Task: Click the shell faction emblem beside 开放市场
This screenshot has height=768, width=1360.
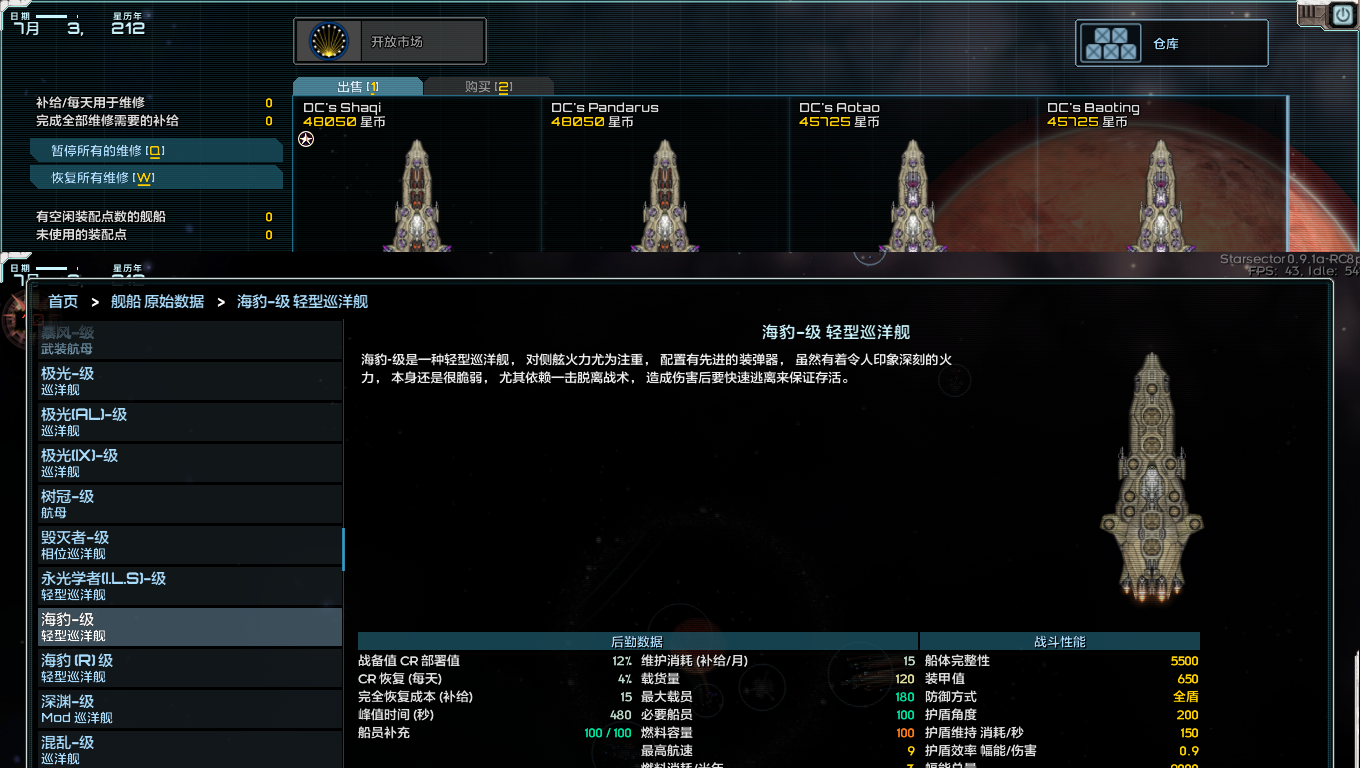Action: pyautogui.click(x=329, y=41)
